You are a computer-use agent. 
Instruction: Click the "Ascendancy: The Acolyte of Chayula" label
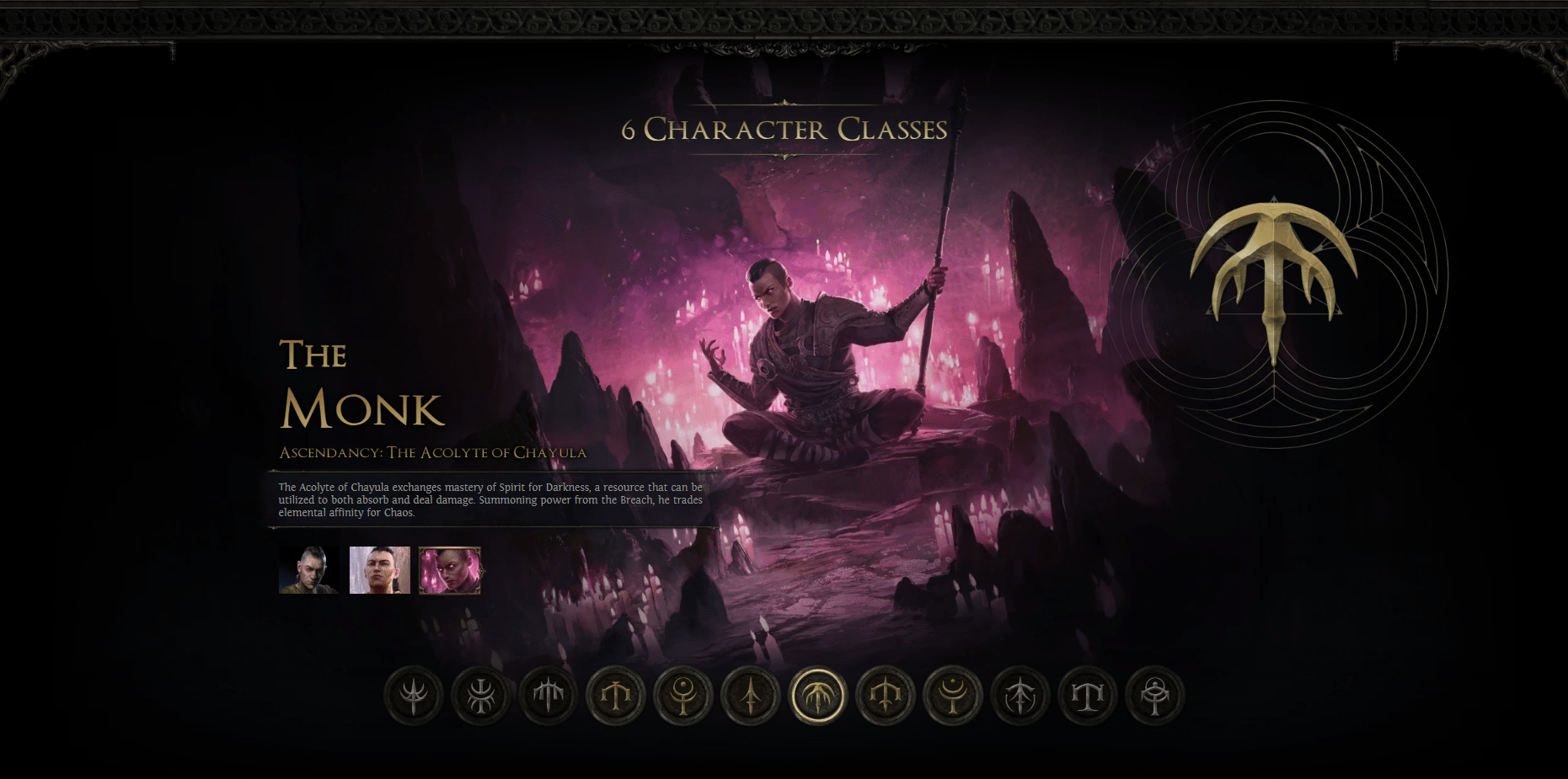[434, 452]
